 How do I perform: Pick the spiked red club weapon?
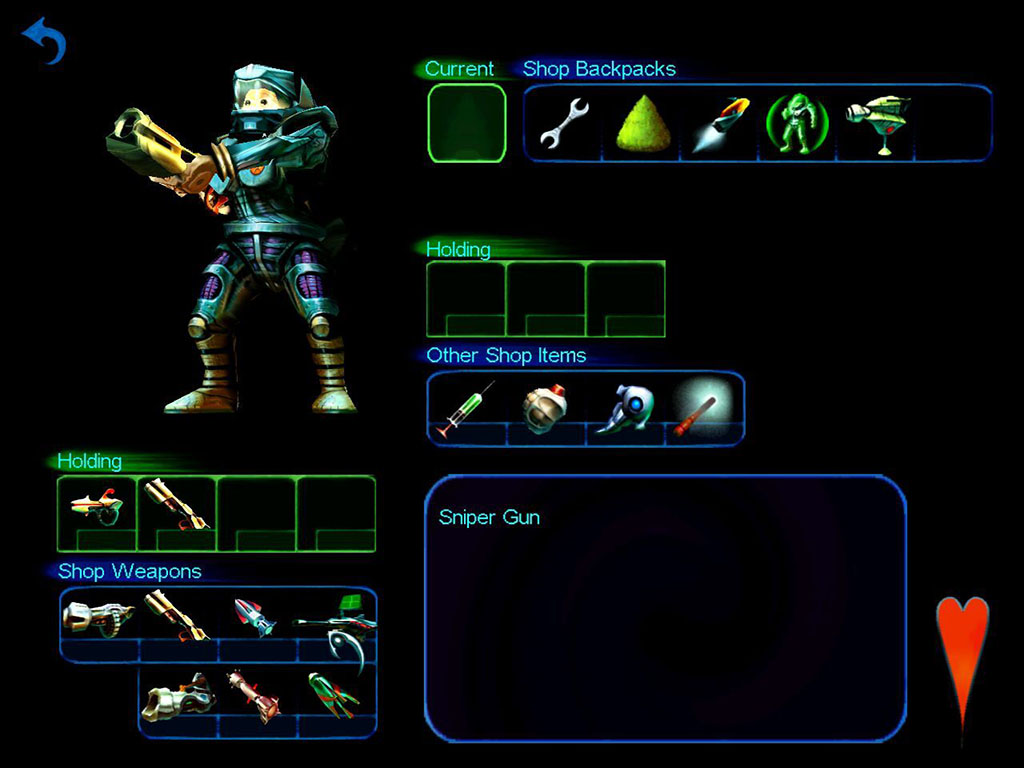[254, 696]
